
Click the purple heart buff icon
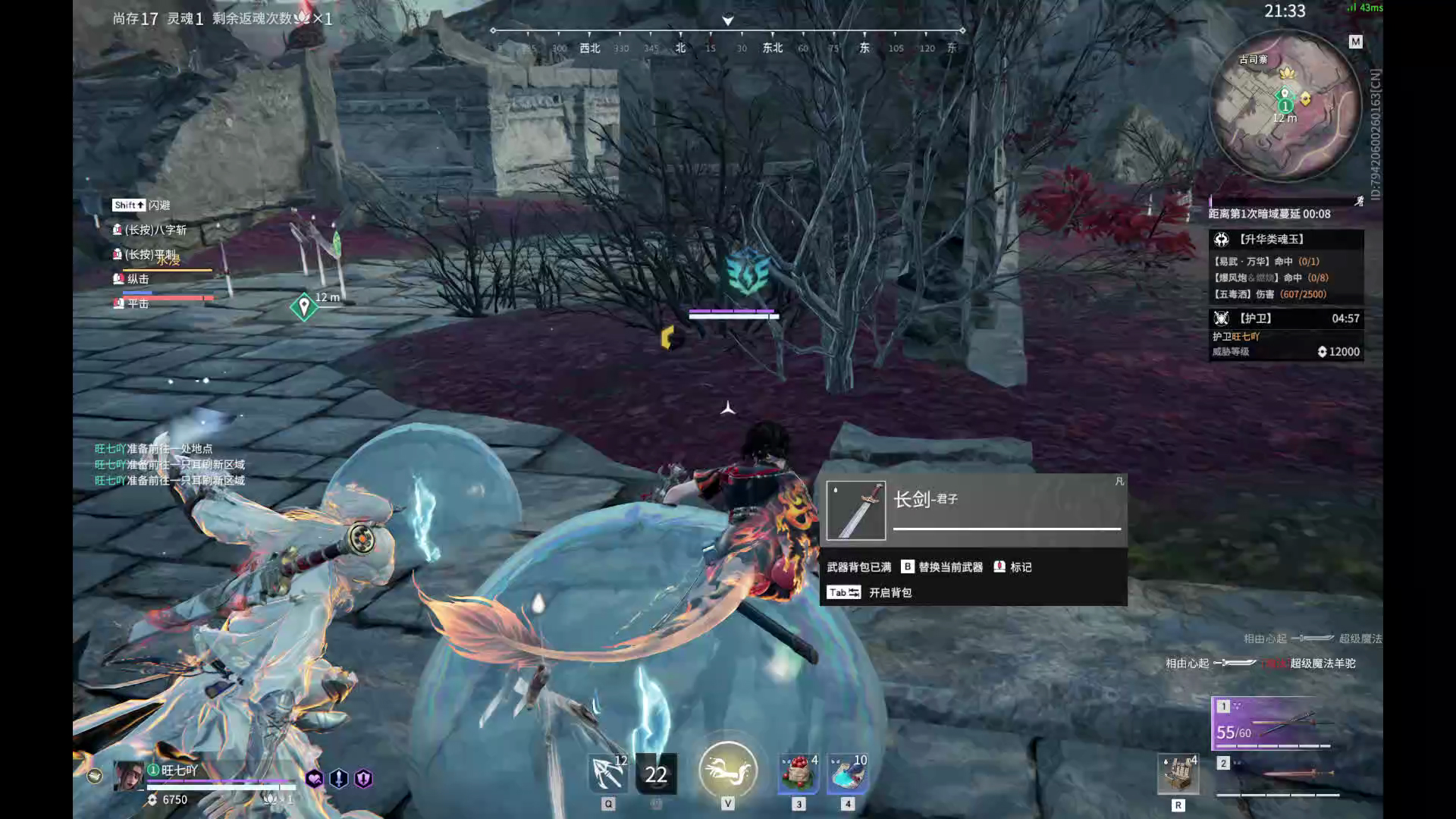(x=314, y=779)
